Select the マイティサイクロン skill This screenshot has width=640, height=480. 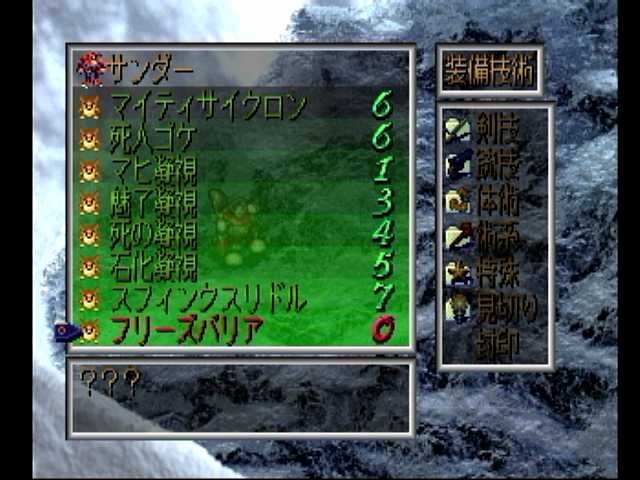tap(207, 105)
